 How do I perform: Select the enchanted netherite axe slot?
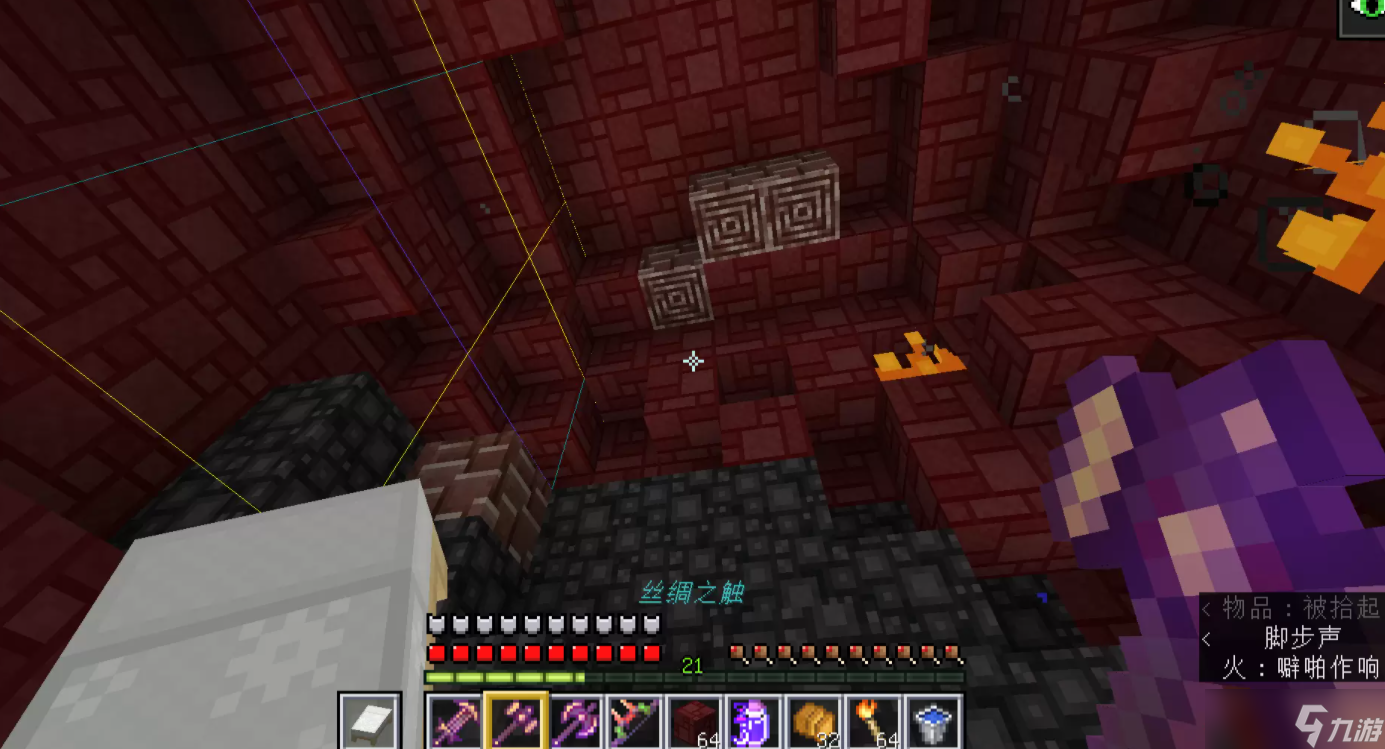(575, 720)
